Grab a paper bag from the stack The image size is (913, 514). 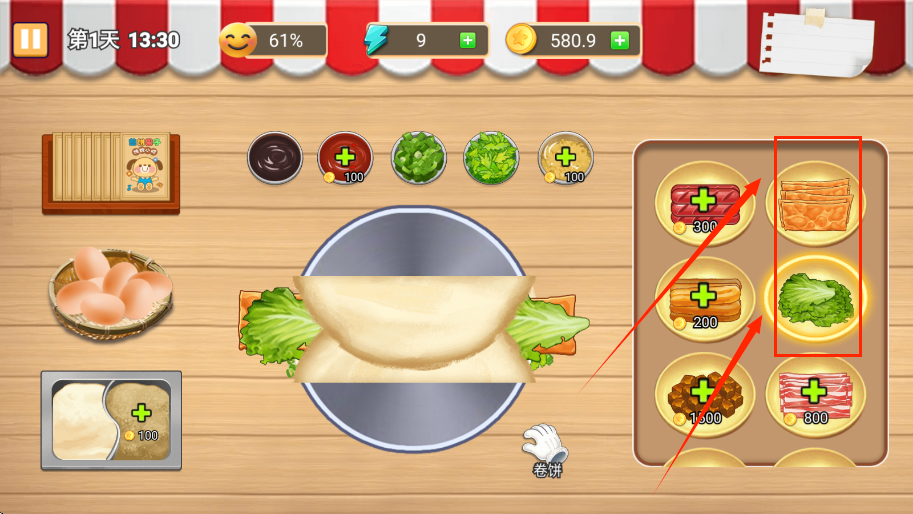pos(110,170)
